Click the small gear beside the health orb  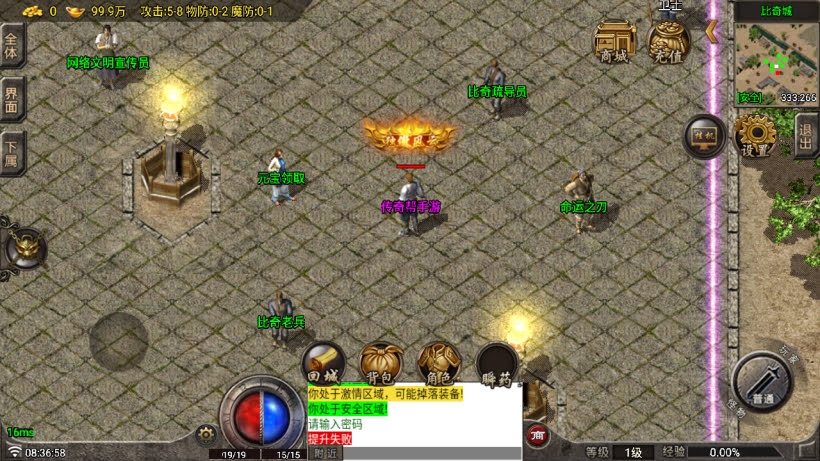point(207,434)
